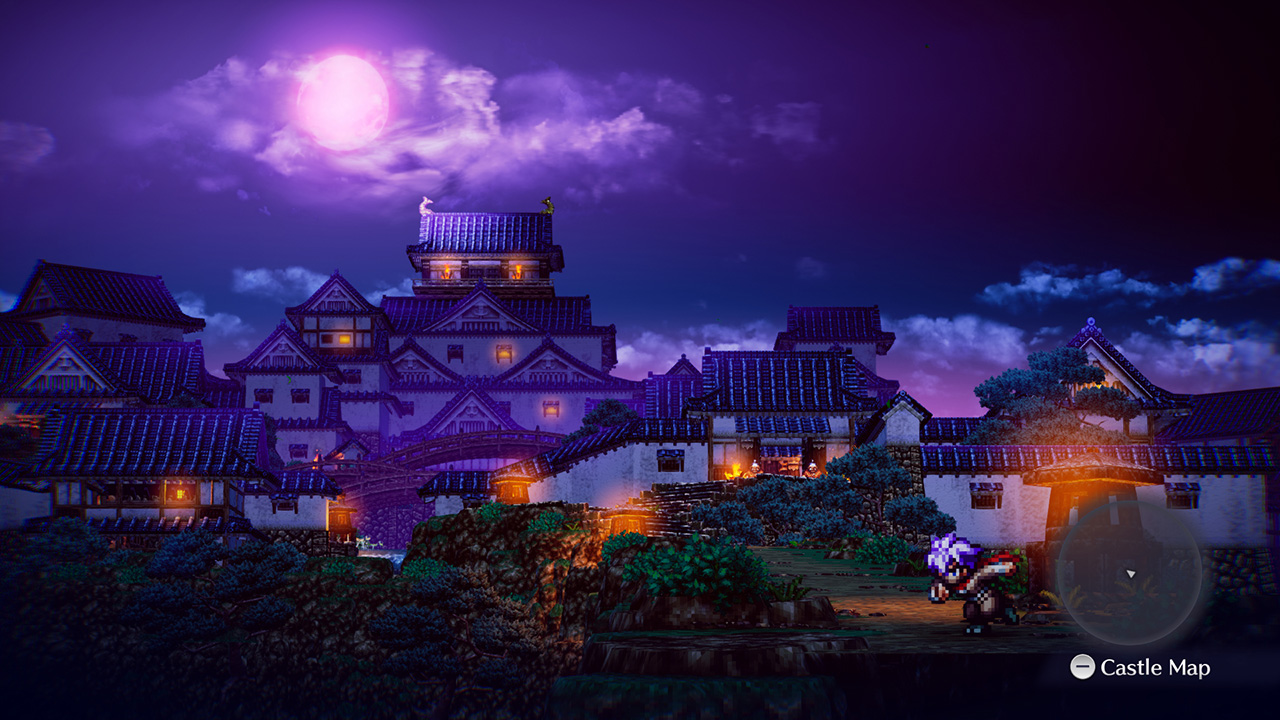
Task: Toggle the Castle Map display off
Action: click(1083, 666)
